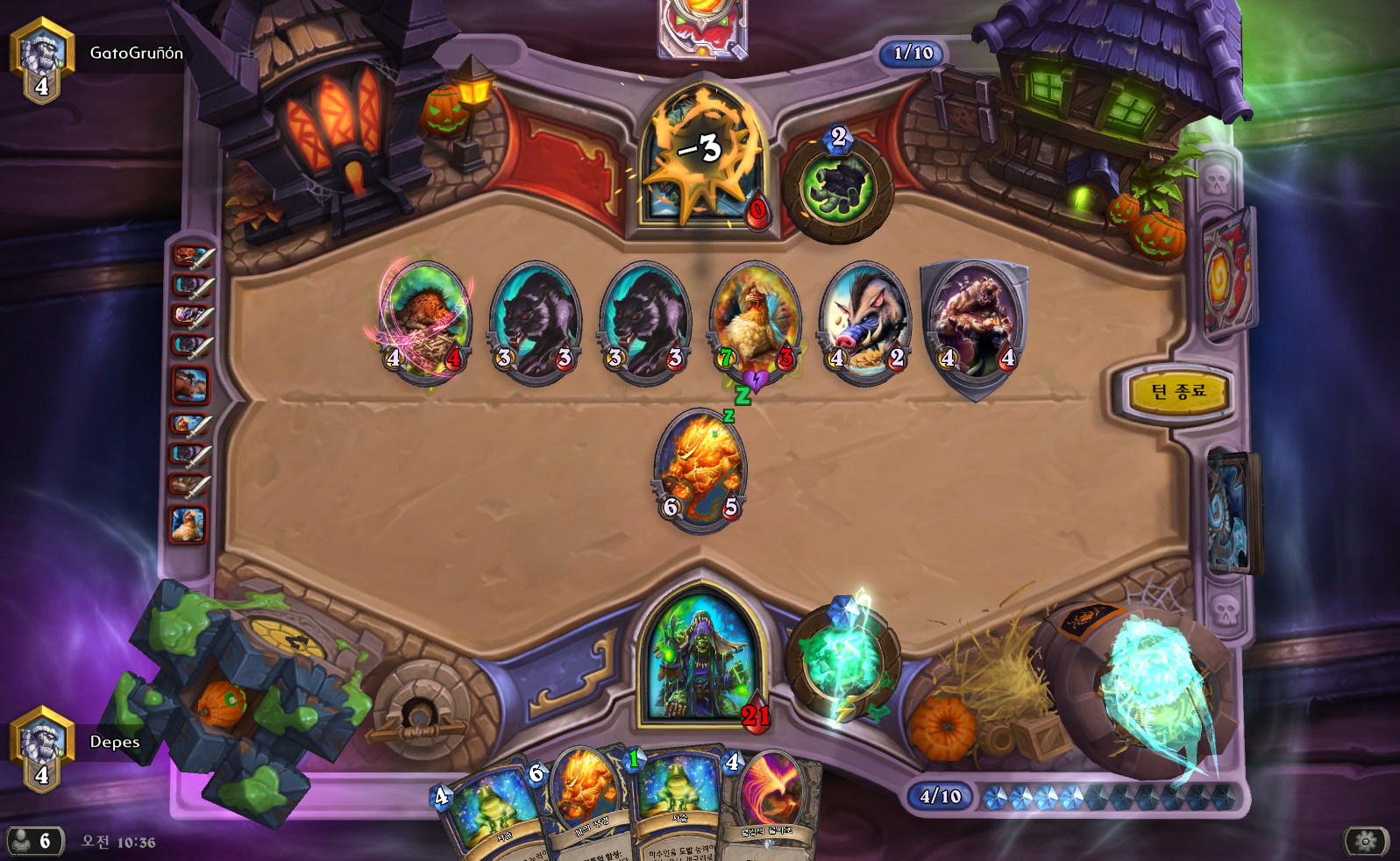Screen dimensions: 1400x861
Task: Target the enemy hero portrait
Action: pos(701,158)
